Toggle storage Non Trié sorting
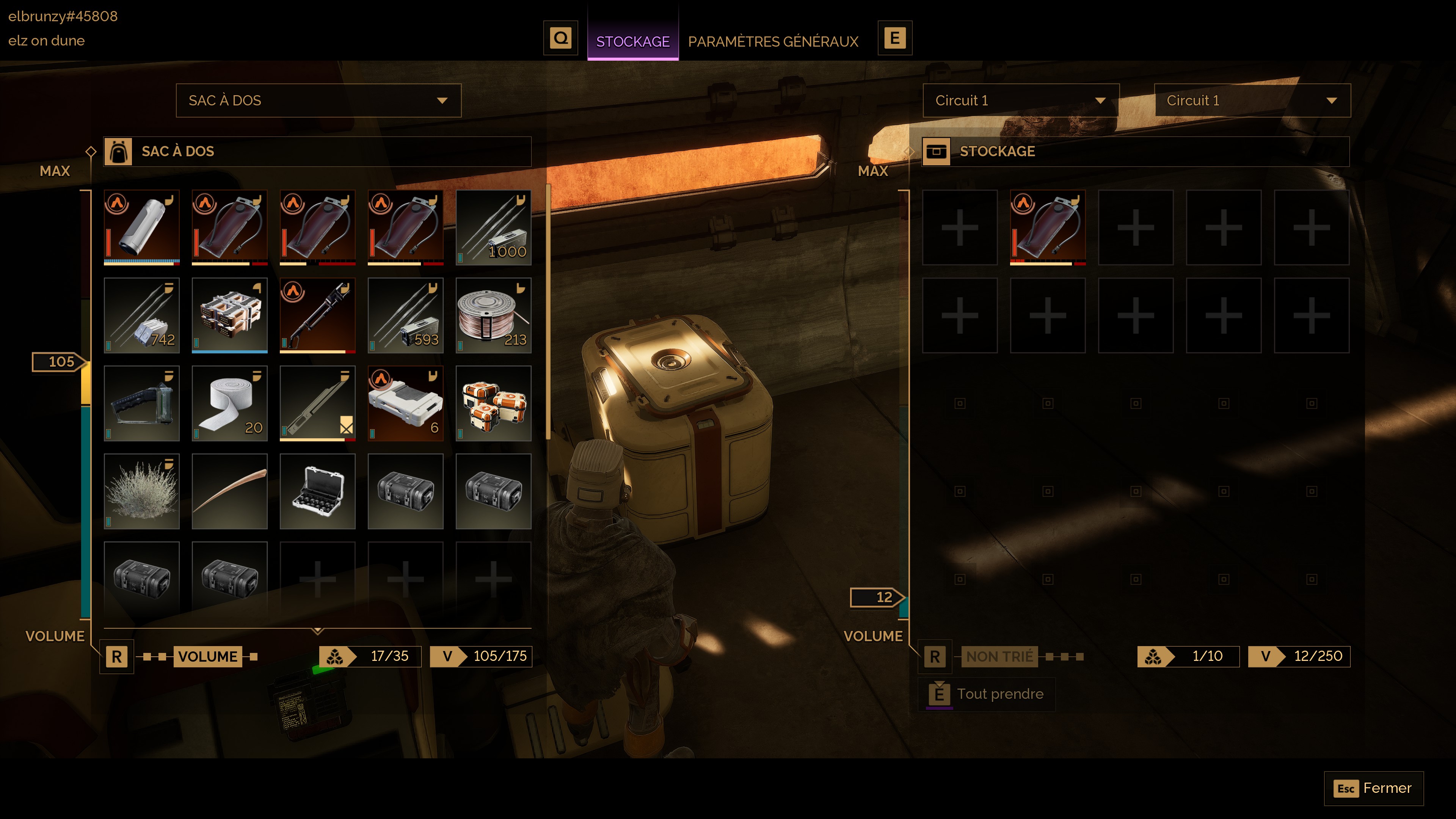1456x819 pixels. click(999, 656)
